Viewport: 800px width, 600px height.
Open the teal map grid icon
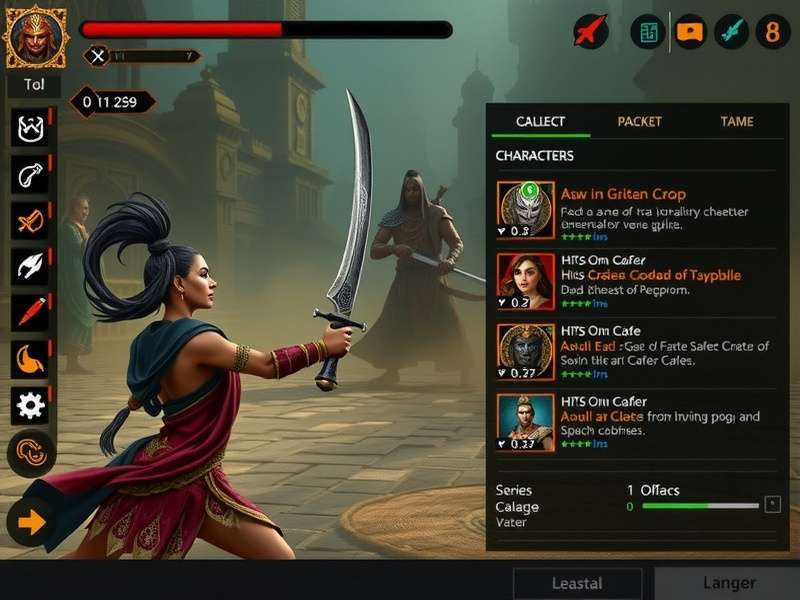point(648,32)
